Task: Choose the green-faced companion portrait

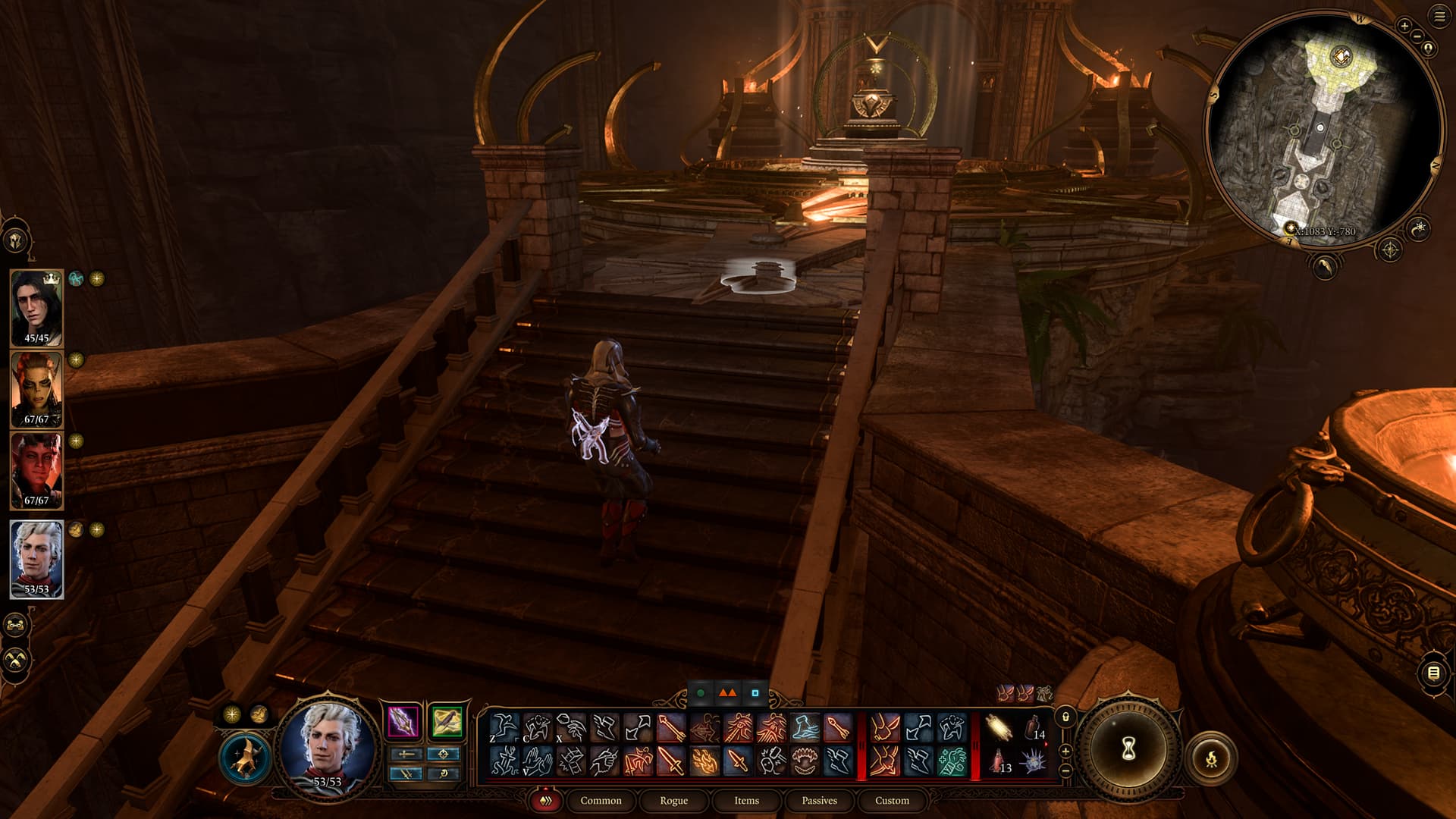Action: (x=36, y=389)
